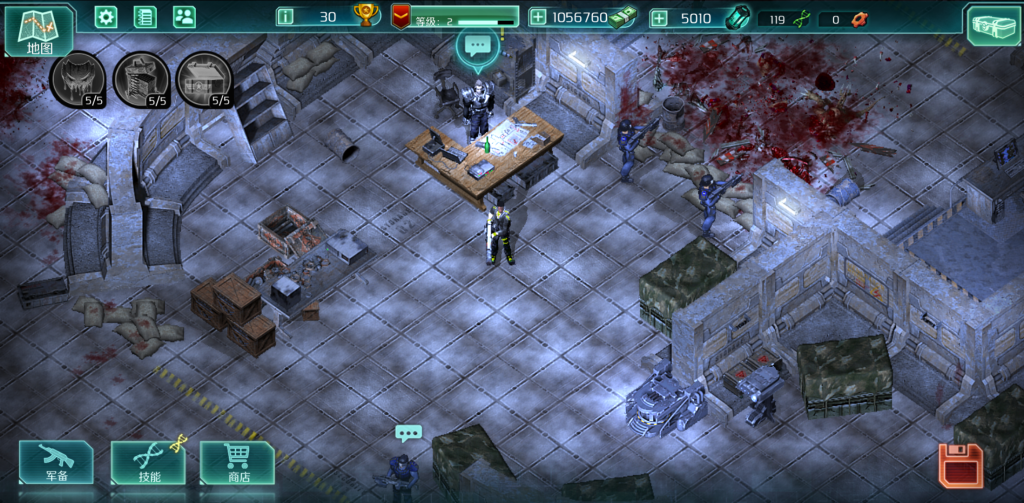Viewport: 1024px width, 503px height.
Task: Open the 商店 shop
Action: point(237,463)
